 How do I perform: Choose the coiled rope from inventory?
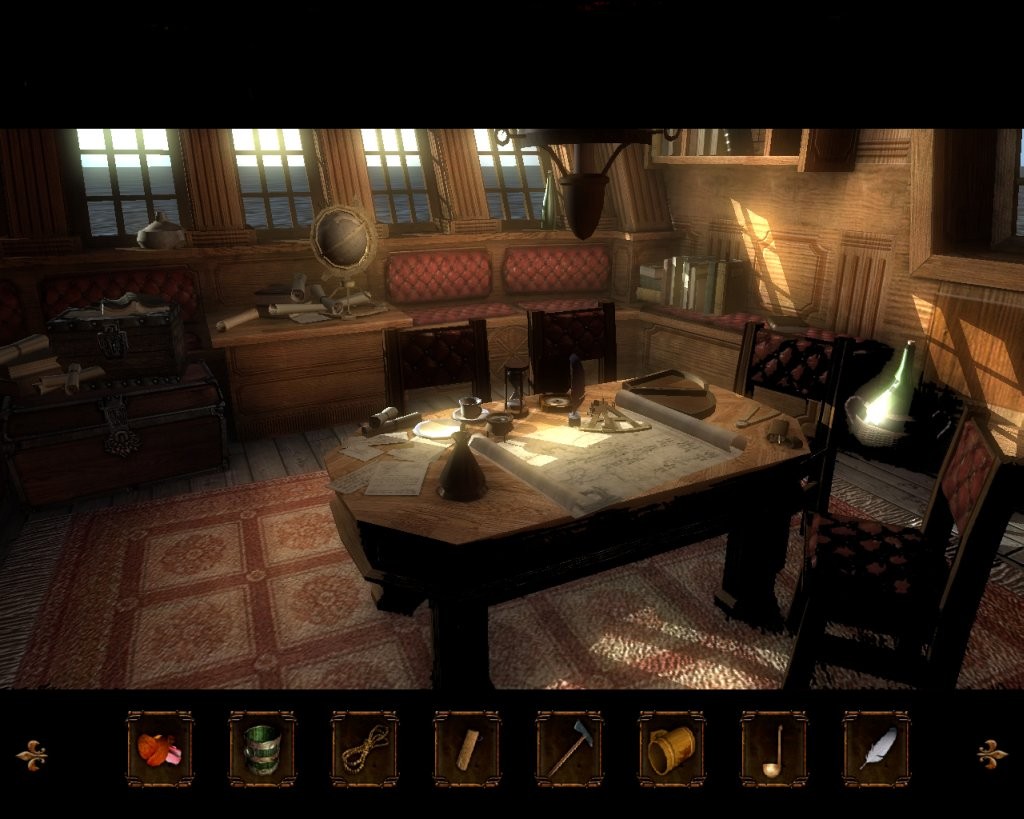coord(365,749)
